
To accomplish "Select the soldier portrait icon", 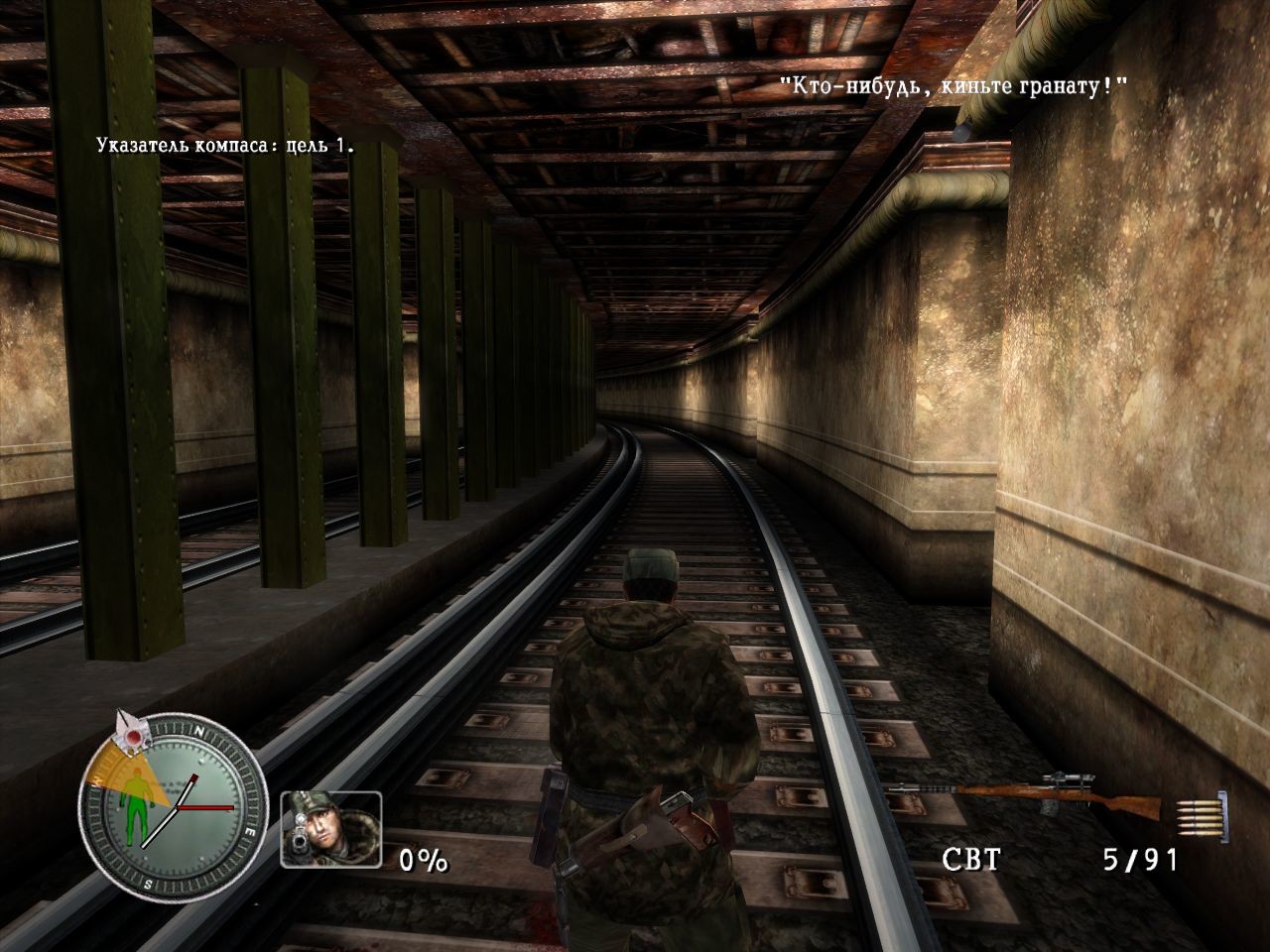I will (x=330, y=829).
